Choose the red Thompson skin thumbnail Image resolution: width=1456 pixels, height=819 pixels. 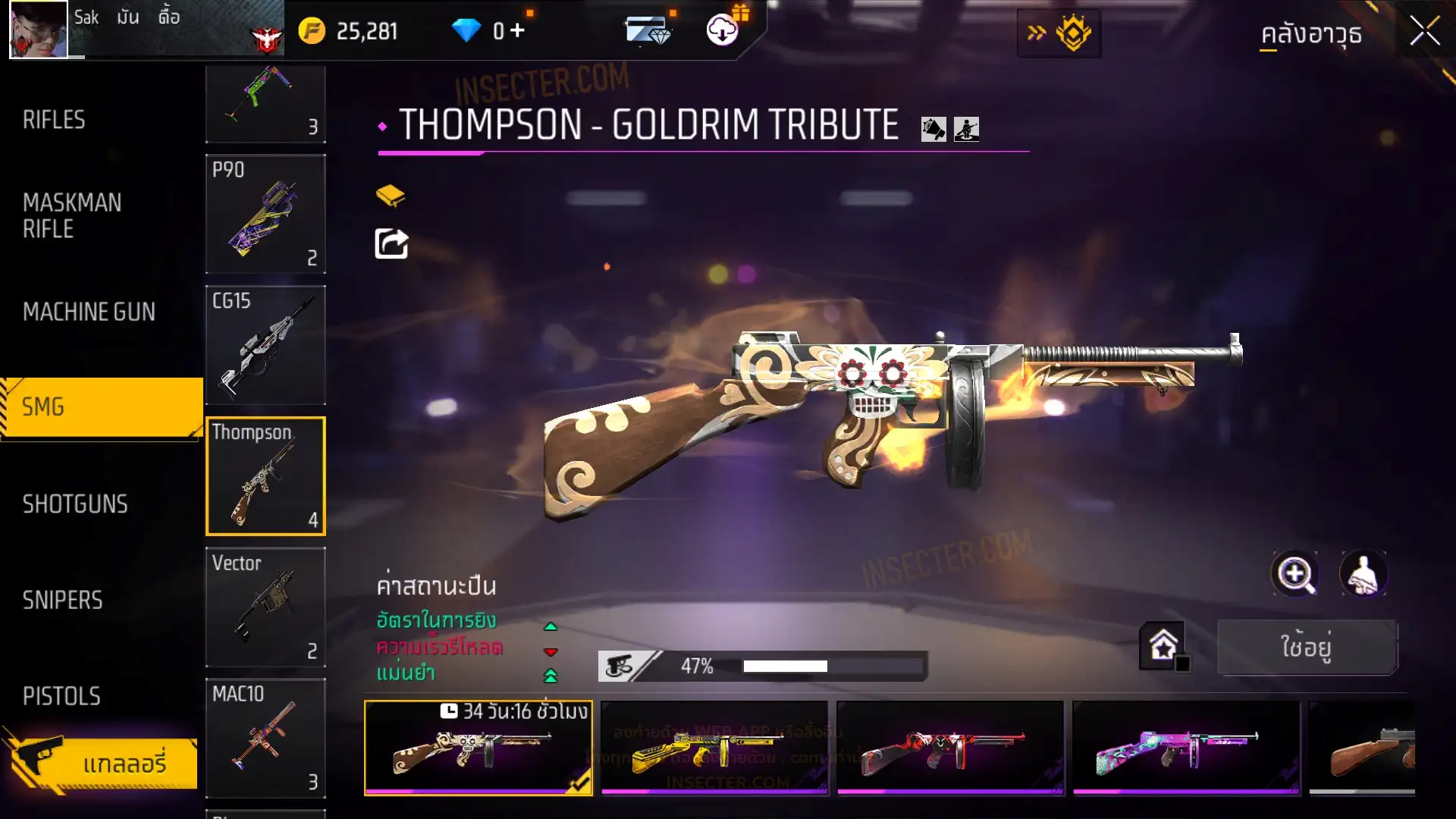click(950, 748)
